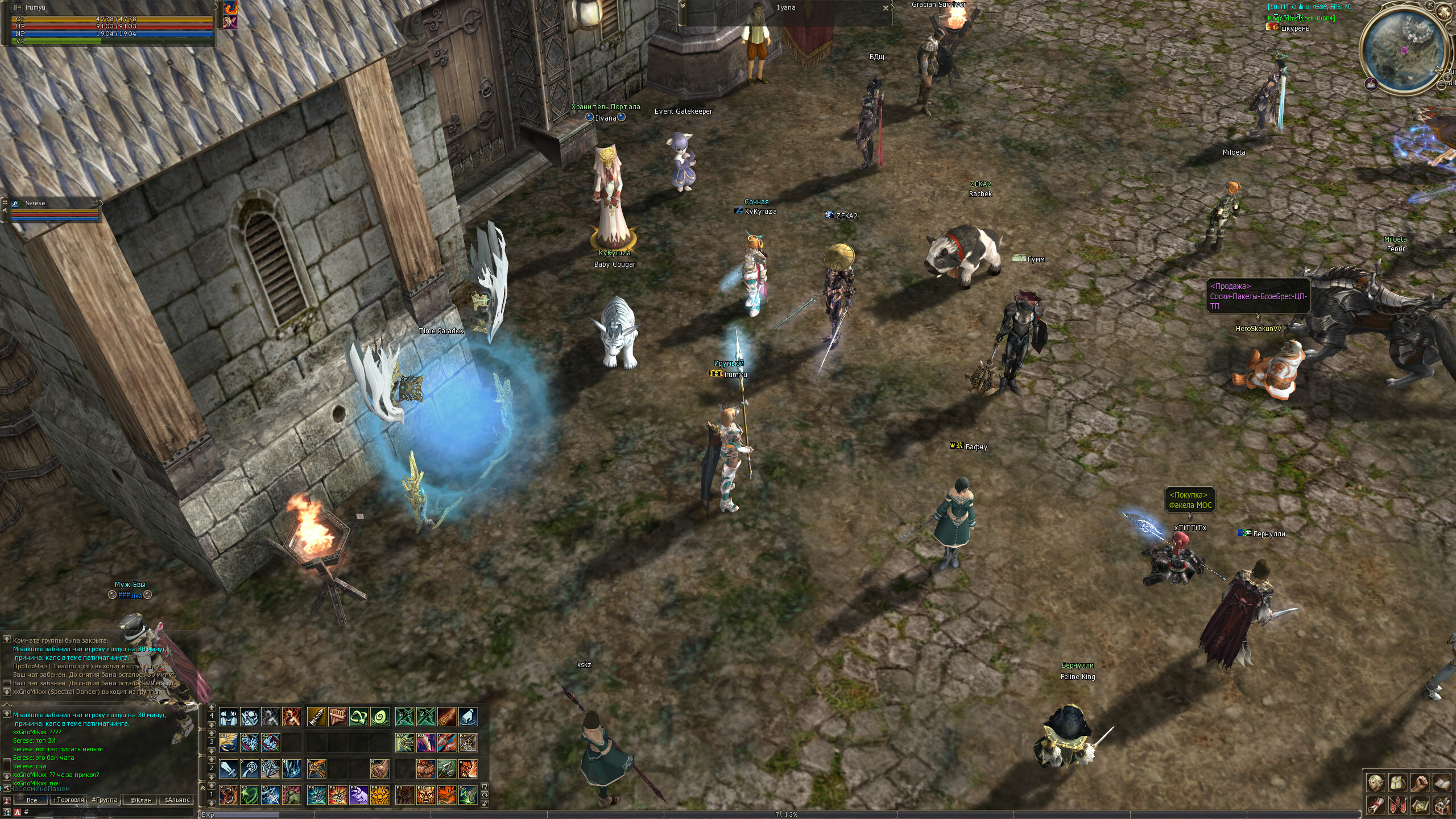Switch to the +Торговля chat tab
1456x819 pixels.
[x=68, y=800]
